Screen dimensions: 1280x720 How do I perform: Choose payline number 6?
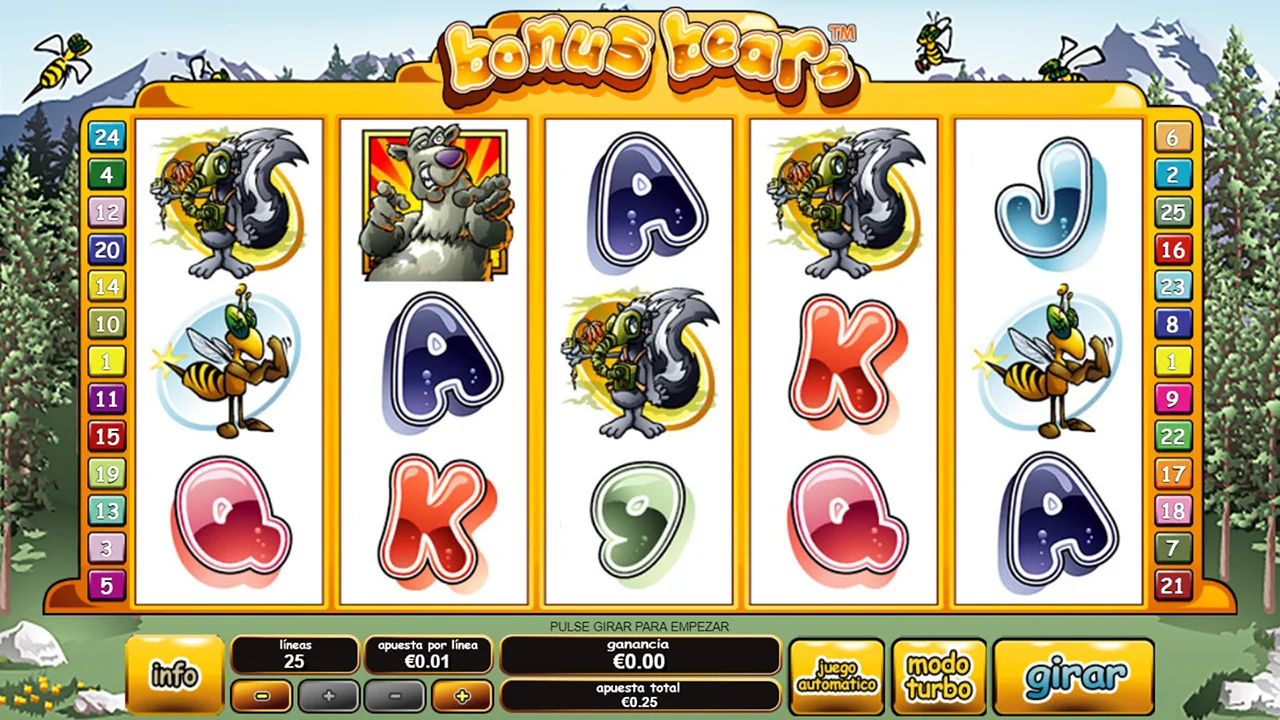1173,137
